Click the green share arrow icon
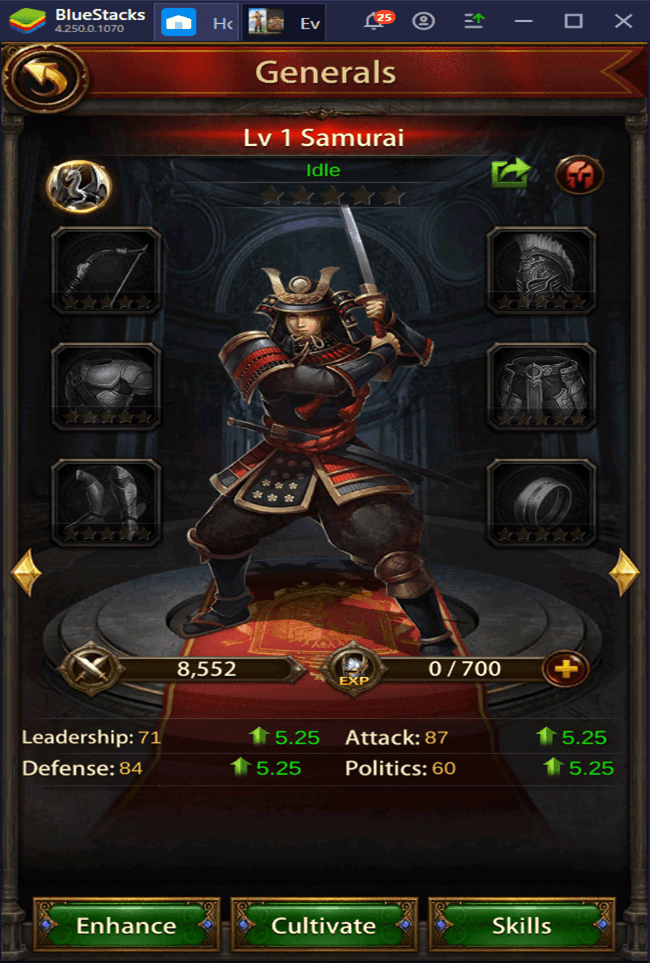Image resolution: width=650 pixels, height=963 pixels. point(511,175)
